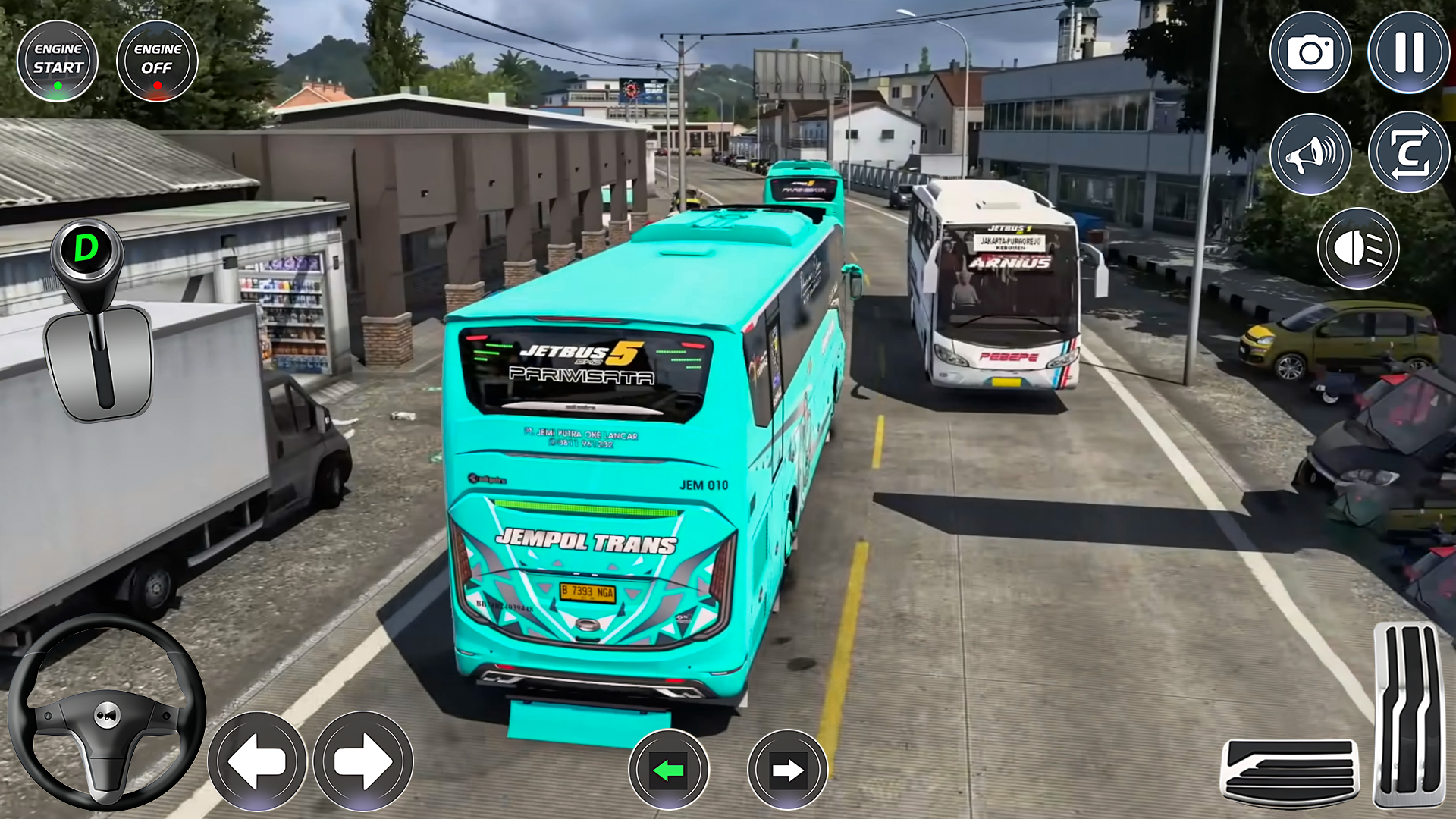Sound the bus horn
The image size is (1456, 819).
pos(1310,151)
